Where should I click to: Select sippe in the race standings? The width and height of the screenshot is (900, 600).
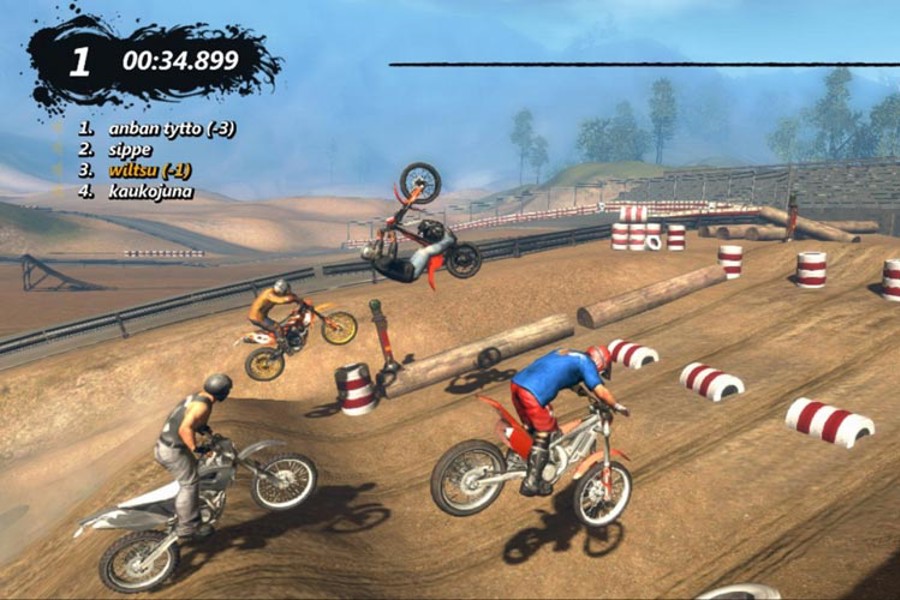(130, 150)
